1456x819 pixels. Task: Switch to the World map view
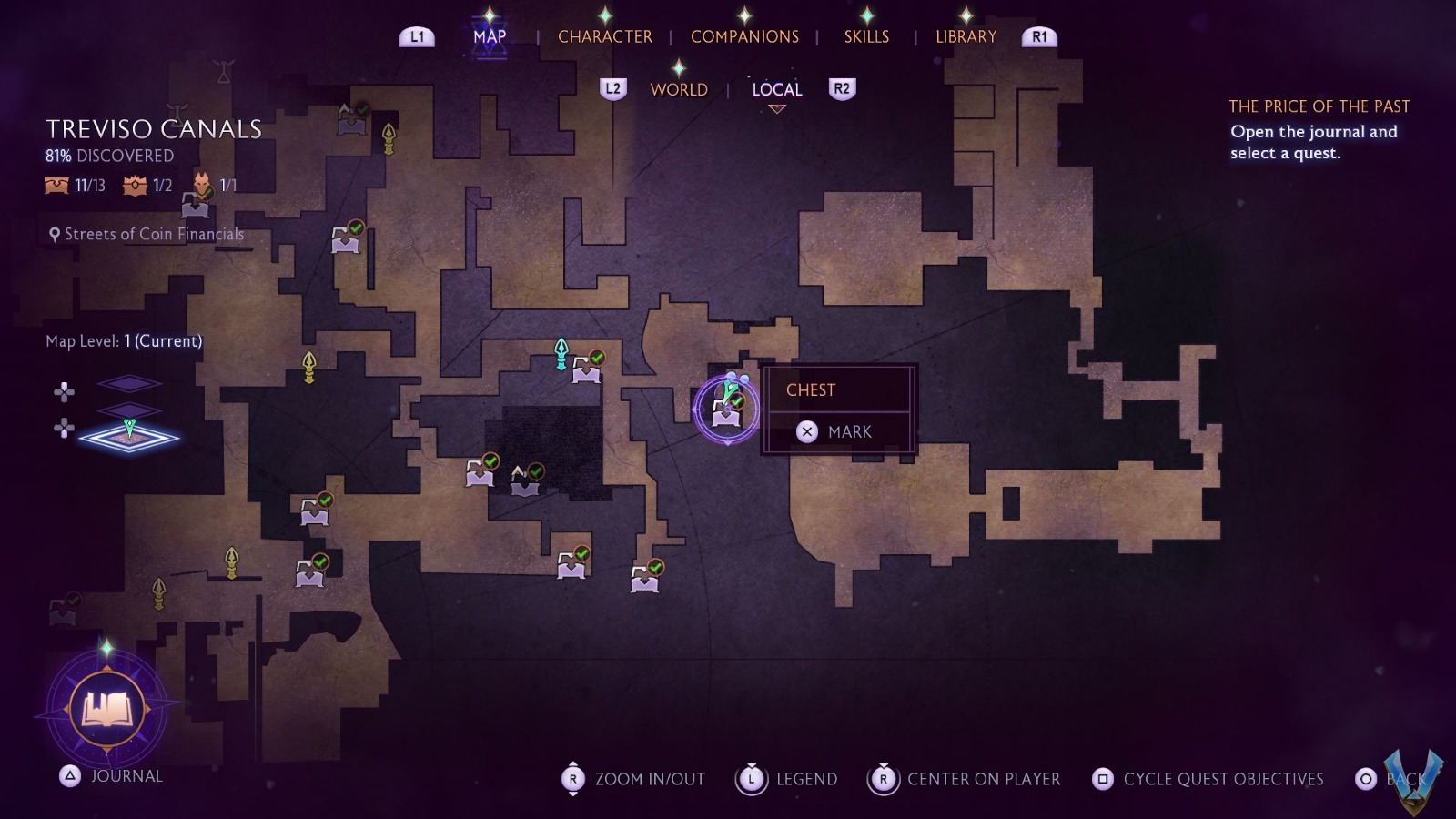click(x=679, y=89)
